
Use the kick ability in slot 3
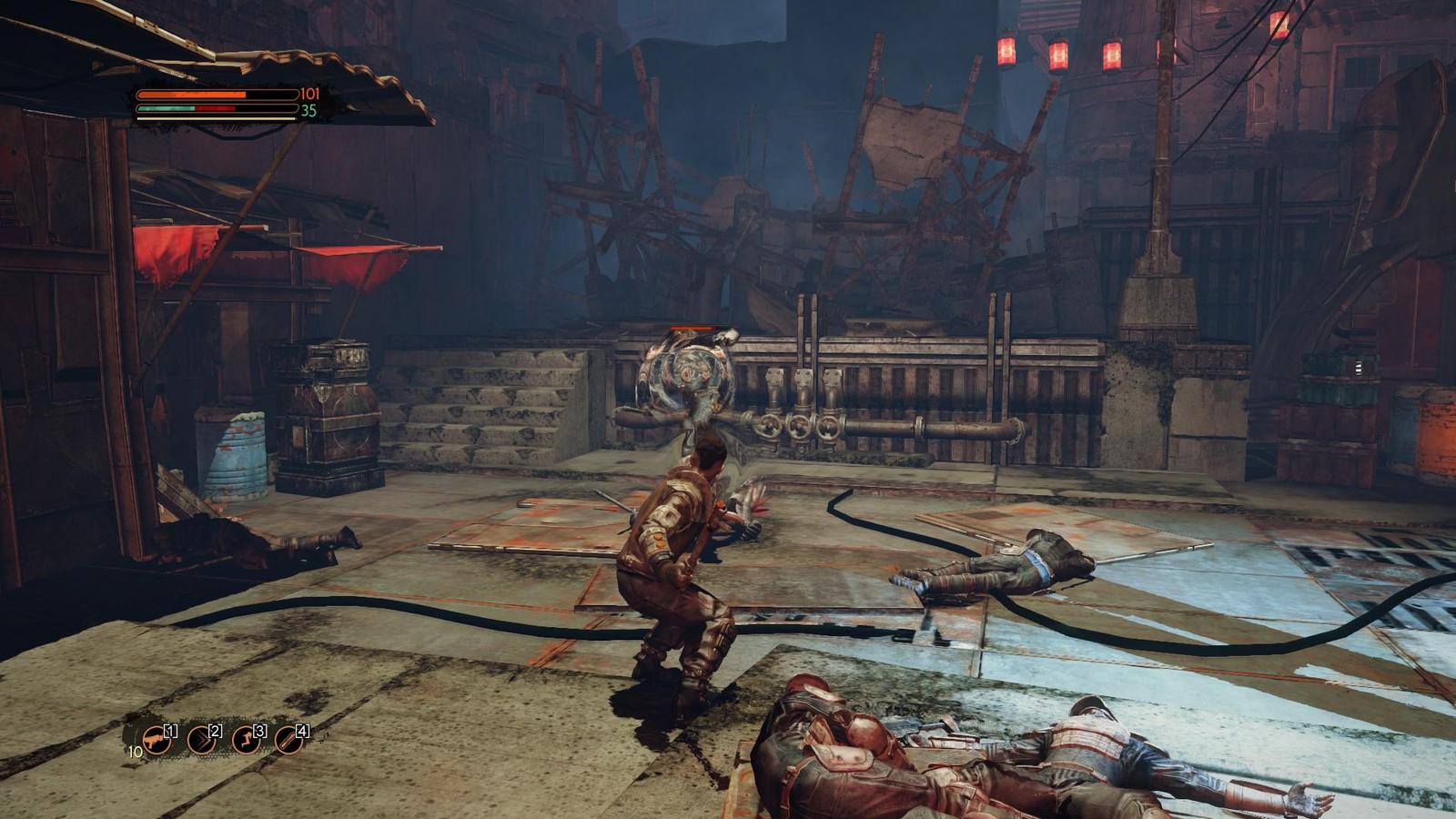click(245, 741)
